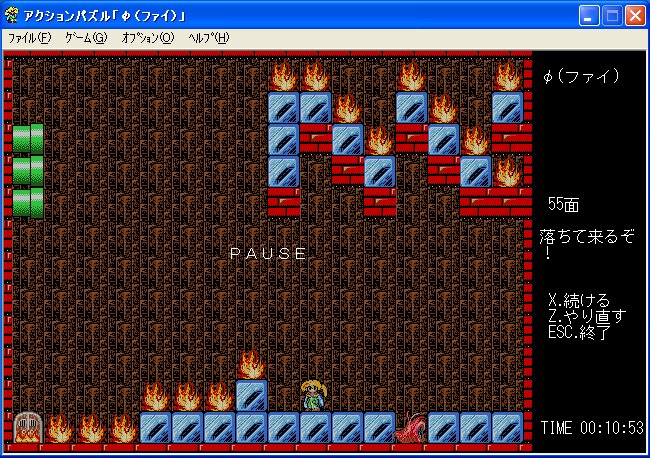The image size is (650, 458).
Task: Open the オプション(O) options menu
Action: coord(147,38)
